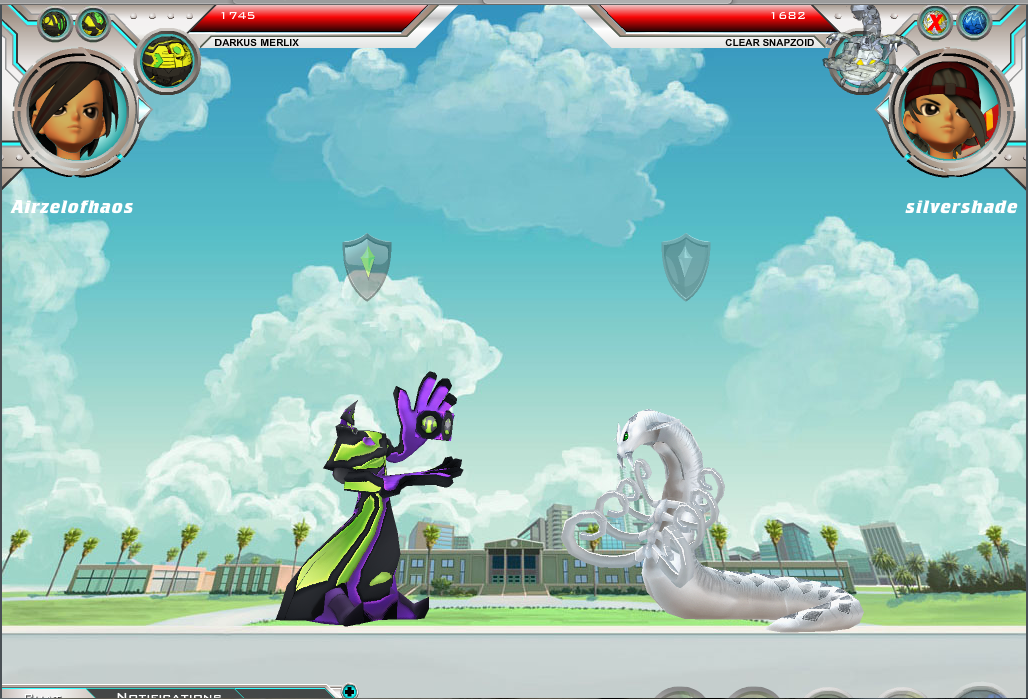
Task: Select the crossed-out defeated Bakugan icon
Action: (935, 22)
